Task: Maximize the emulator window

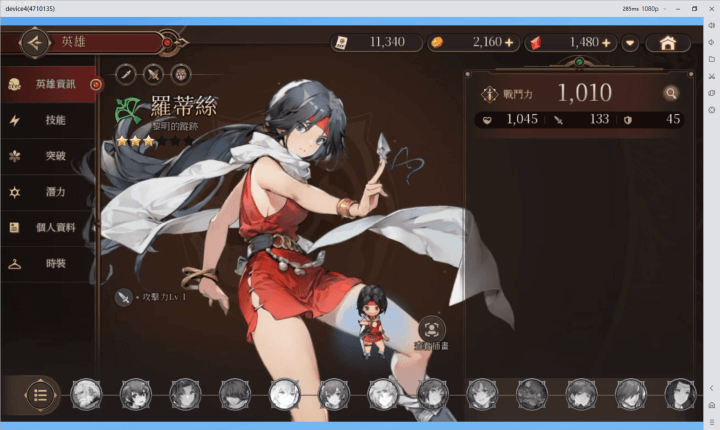Action: 694,8
